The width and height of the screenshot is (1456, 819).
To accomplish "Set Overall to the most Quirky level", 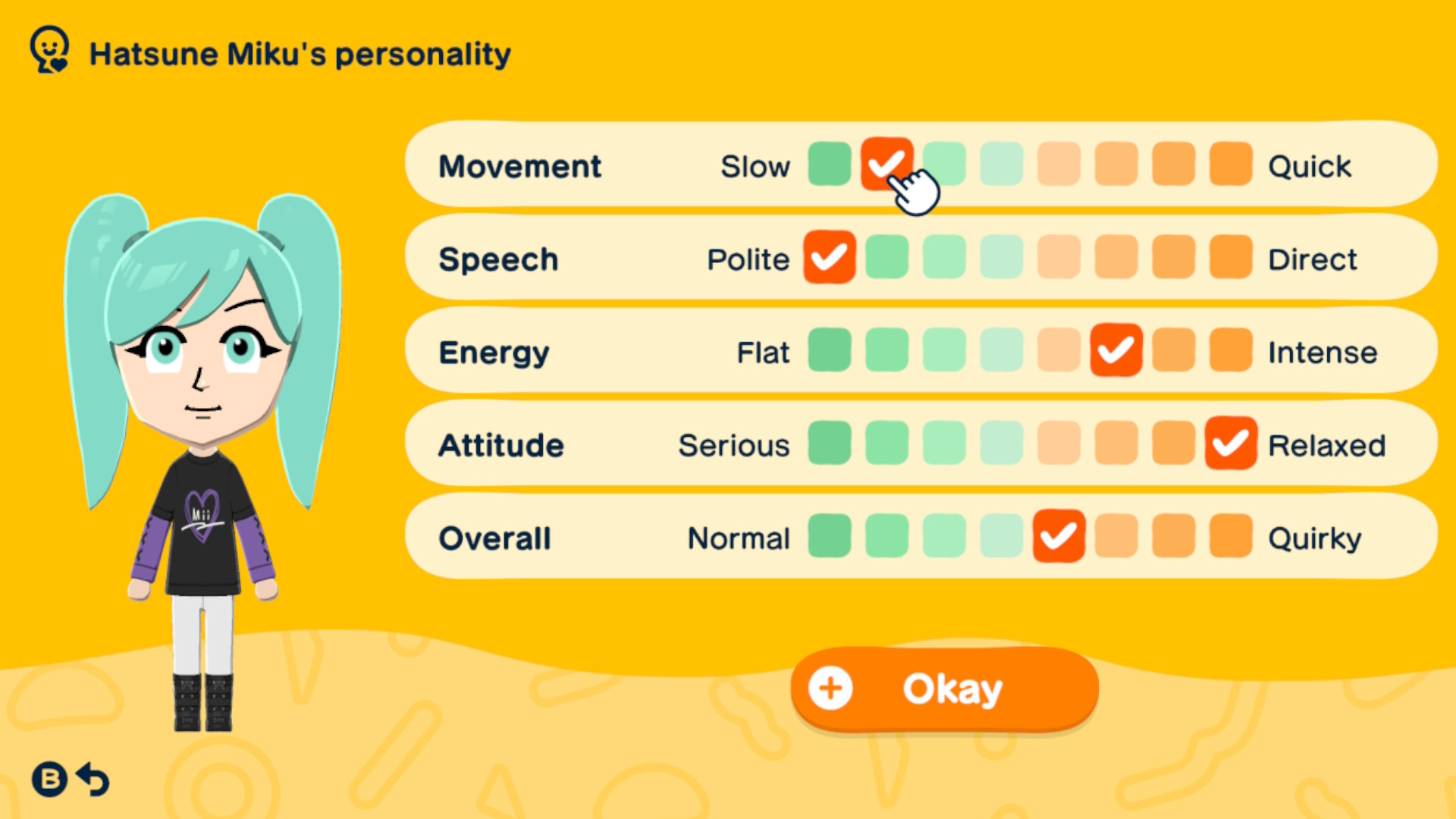I will click(x=1230, y=537).
